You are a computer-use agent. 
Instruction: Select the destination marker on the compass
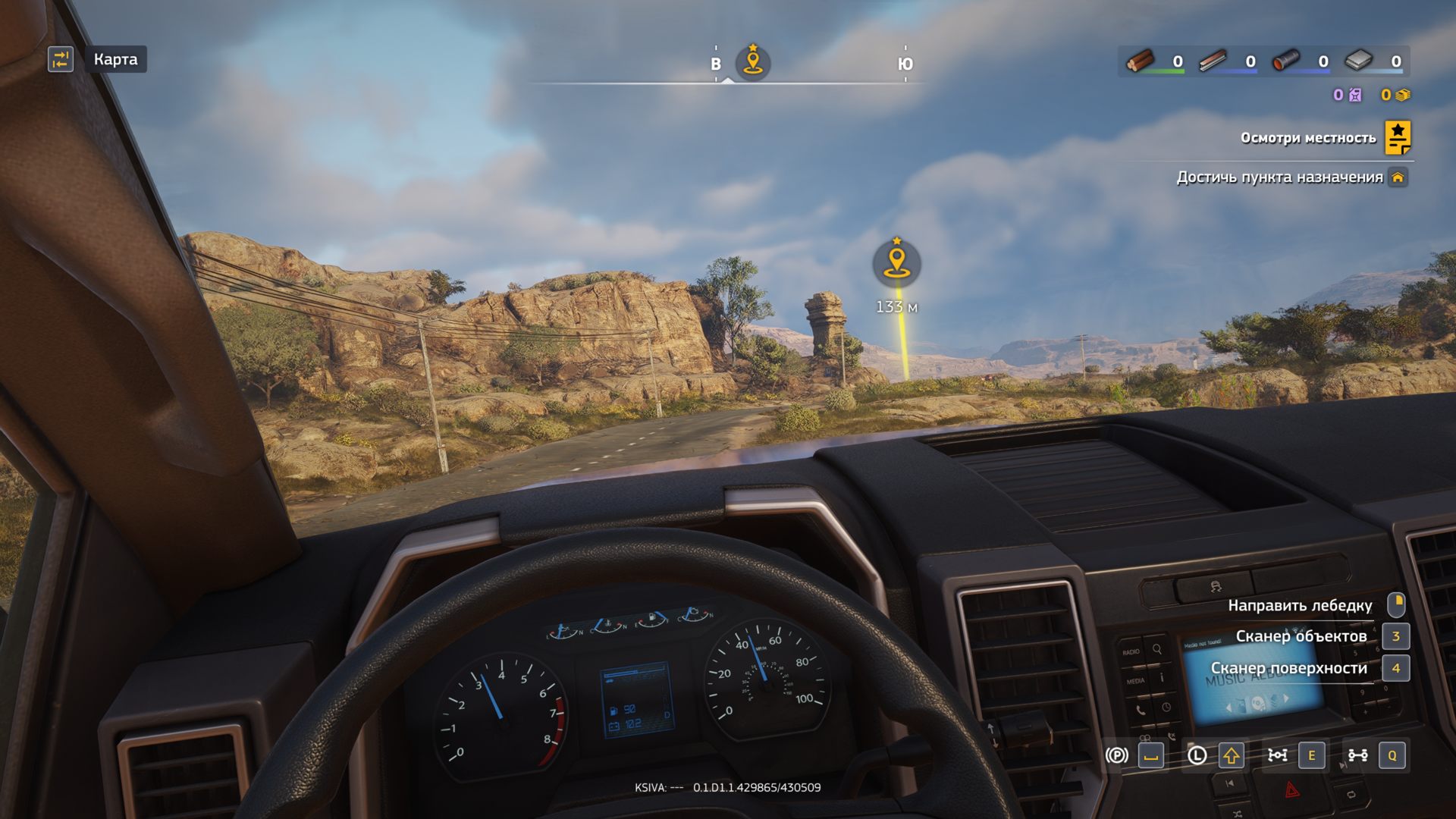tap(752, 61)
